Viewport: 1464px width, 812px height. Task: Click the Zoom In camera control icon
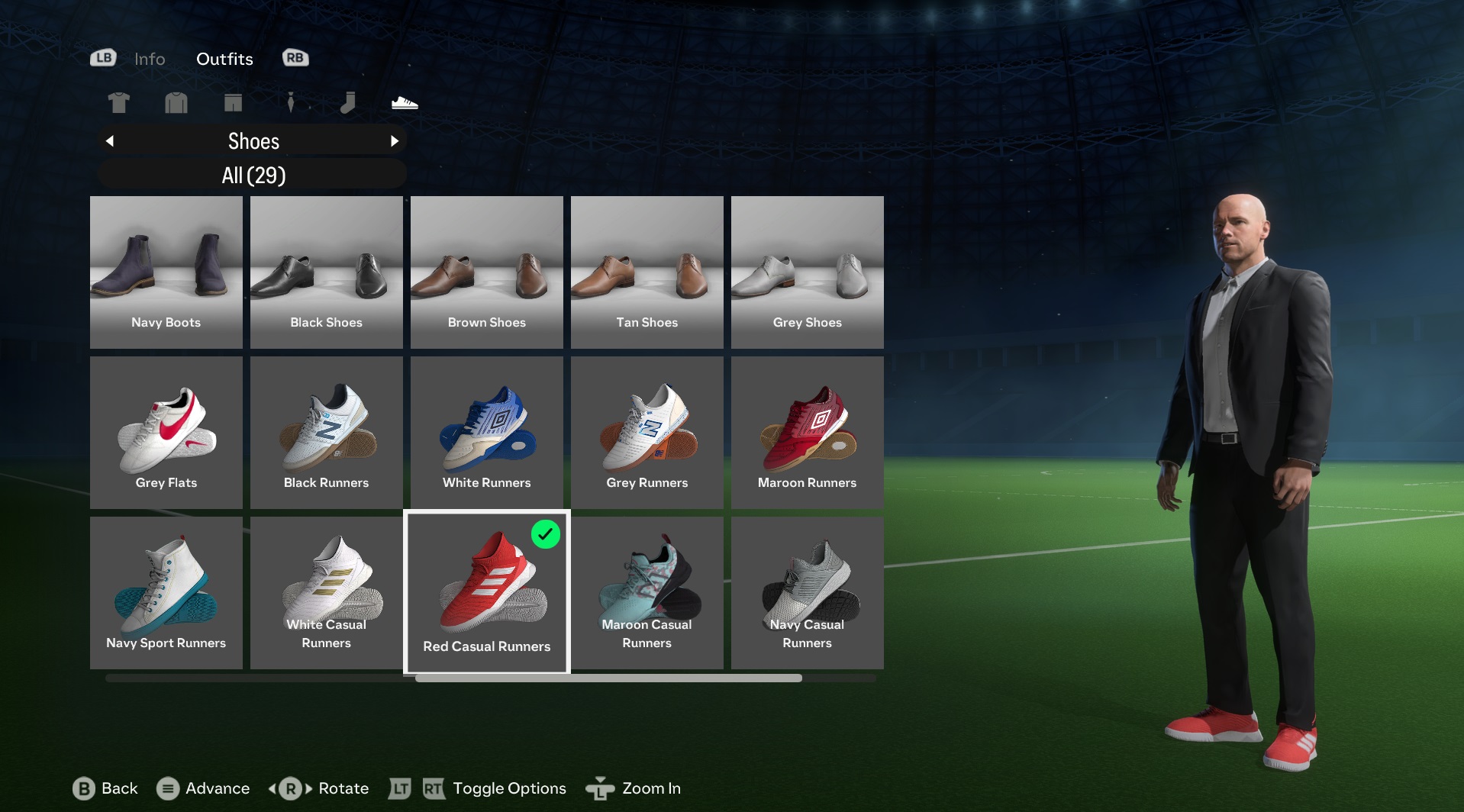point(601,788)
